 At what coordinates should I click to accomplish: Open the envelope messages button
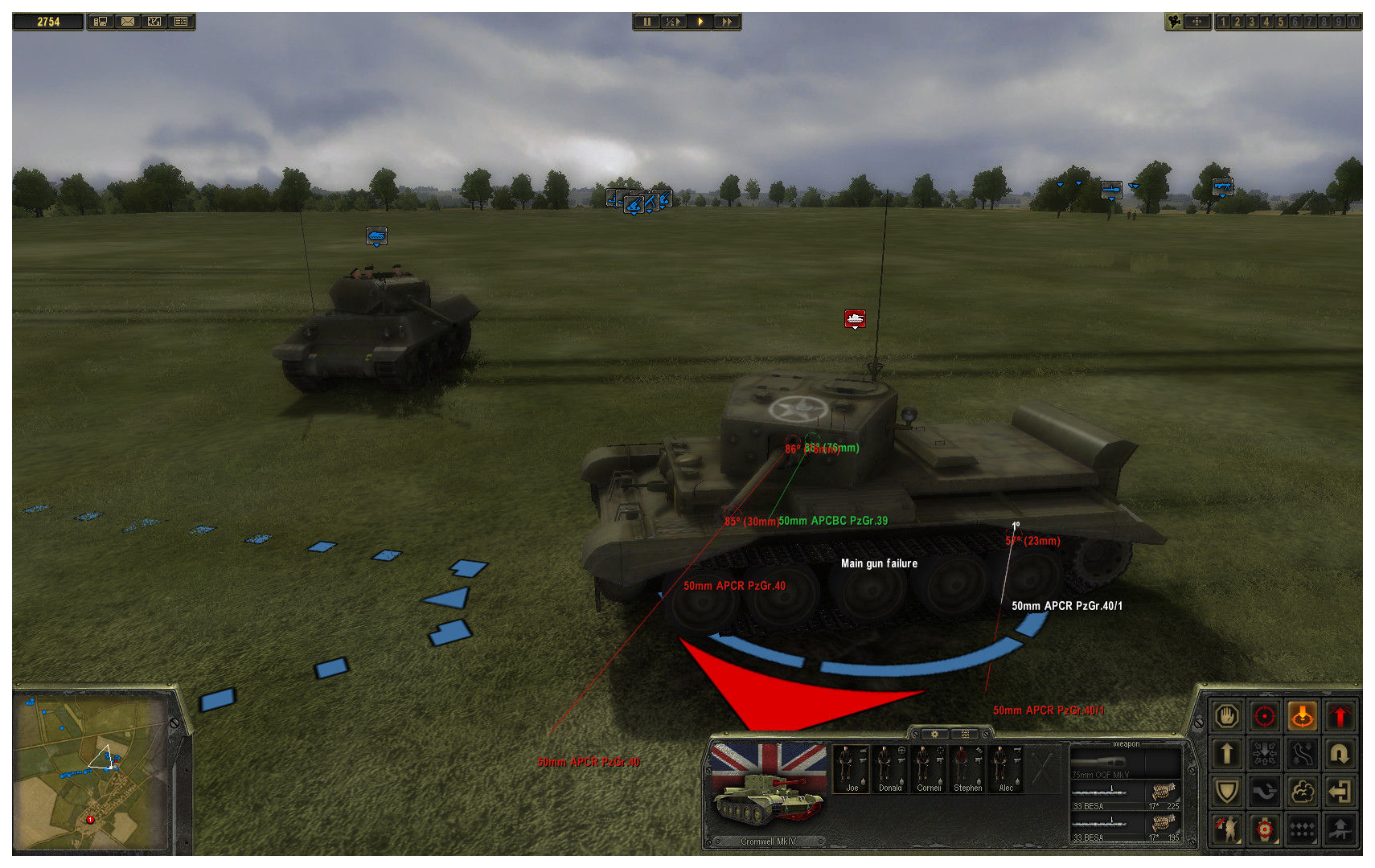coord(128,22)
